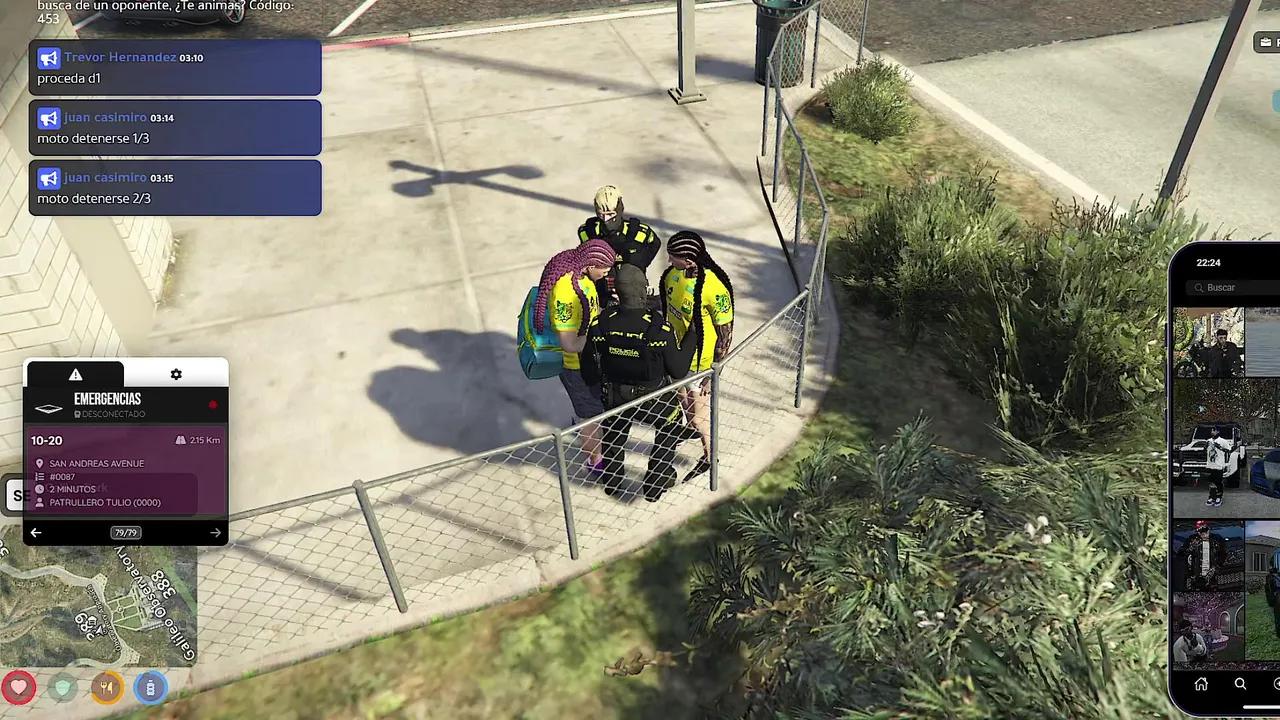This screenshot has width=1280, height=720.
Task: Click the Trevor Hernandez chat speaker icon
Action: pyautogui.click(x=48, y=58)
